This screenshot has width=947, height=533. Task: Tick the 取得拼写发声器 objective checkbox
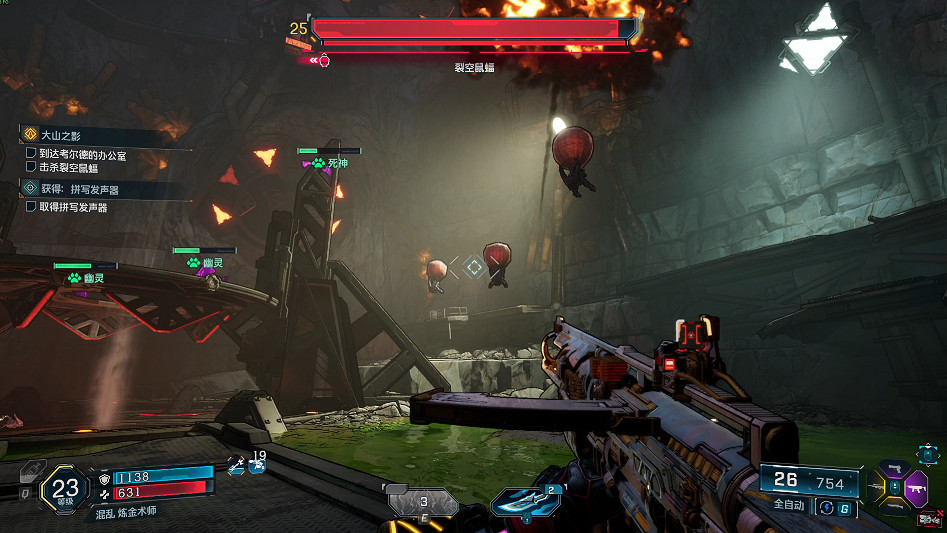[31, 207]
